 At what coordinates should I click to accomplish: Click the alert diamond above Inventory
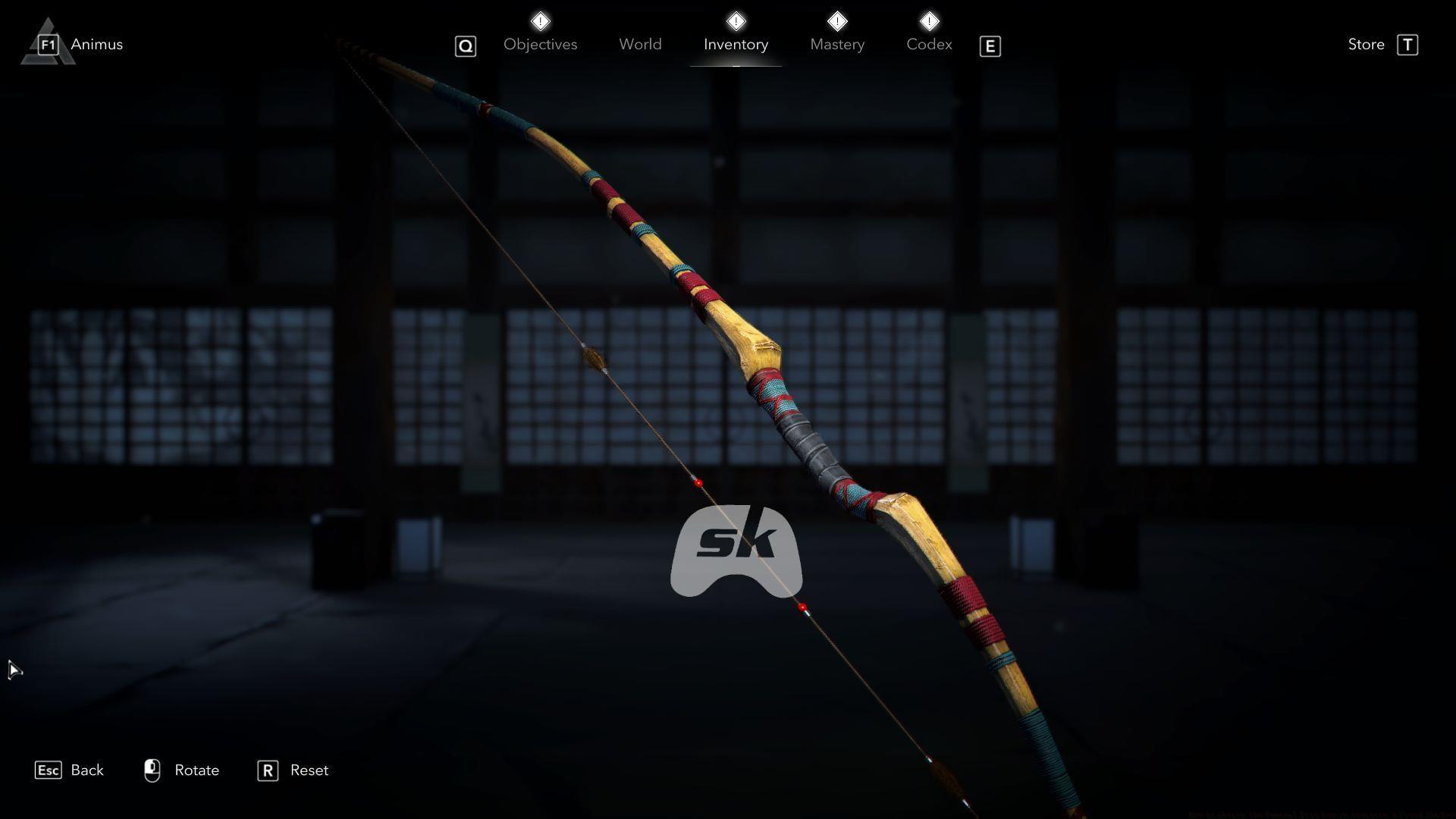[x=736, y=21]
